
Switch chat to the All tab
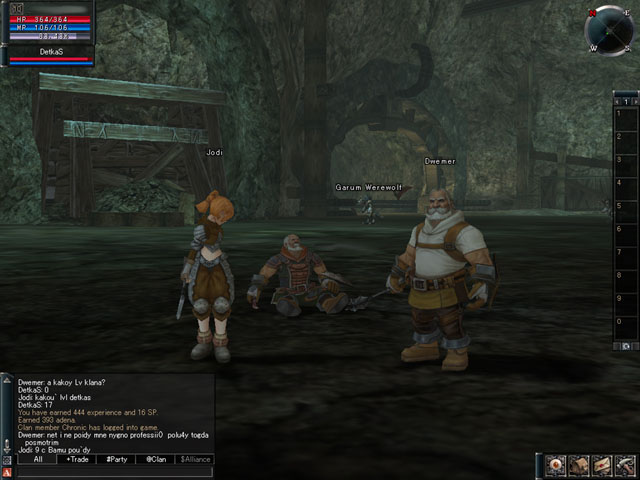click(37, 459)
